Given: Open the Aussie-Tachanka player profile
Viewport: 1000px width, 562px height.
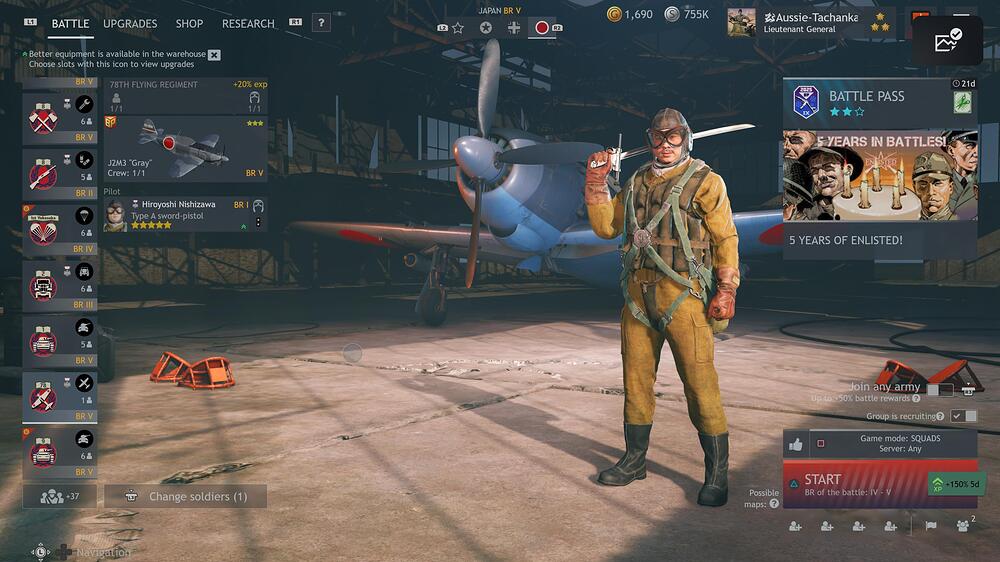Looking at the screenshot, I should [810, 23].
